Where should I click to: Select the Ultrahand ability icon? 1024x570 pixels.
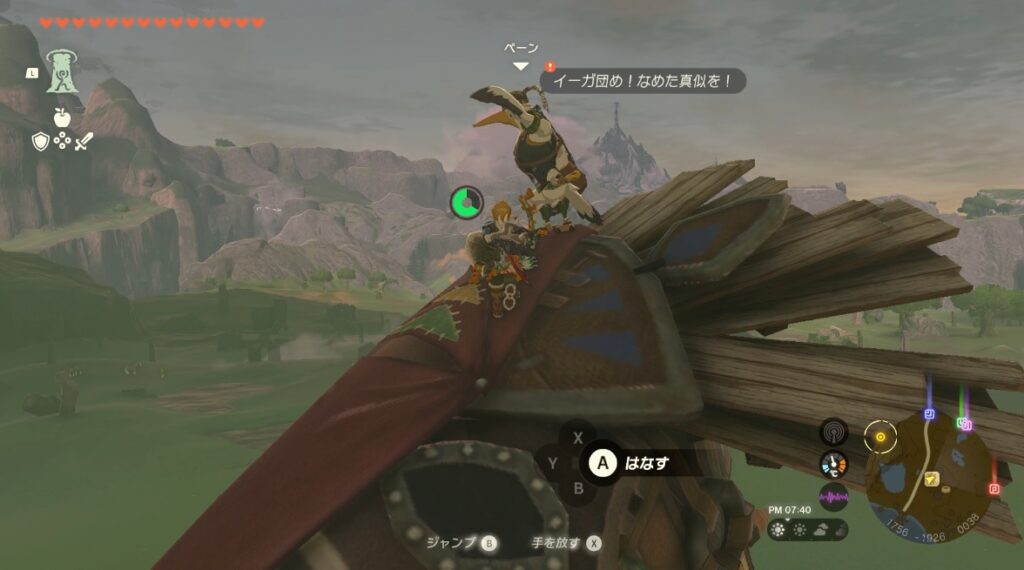(62, 73)
